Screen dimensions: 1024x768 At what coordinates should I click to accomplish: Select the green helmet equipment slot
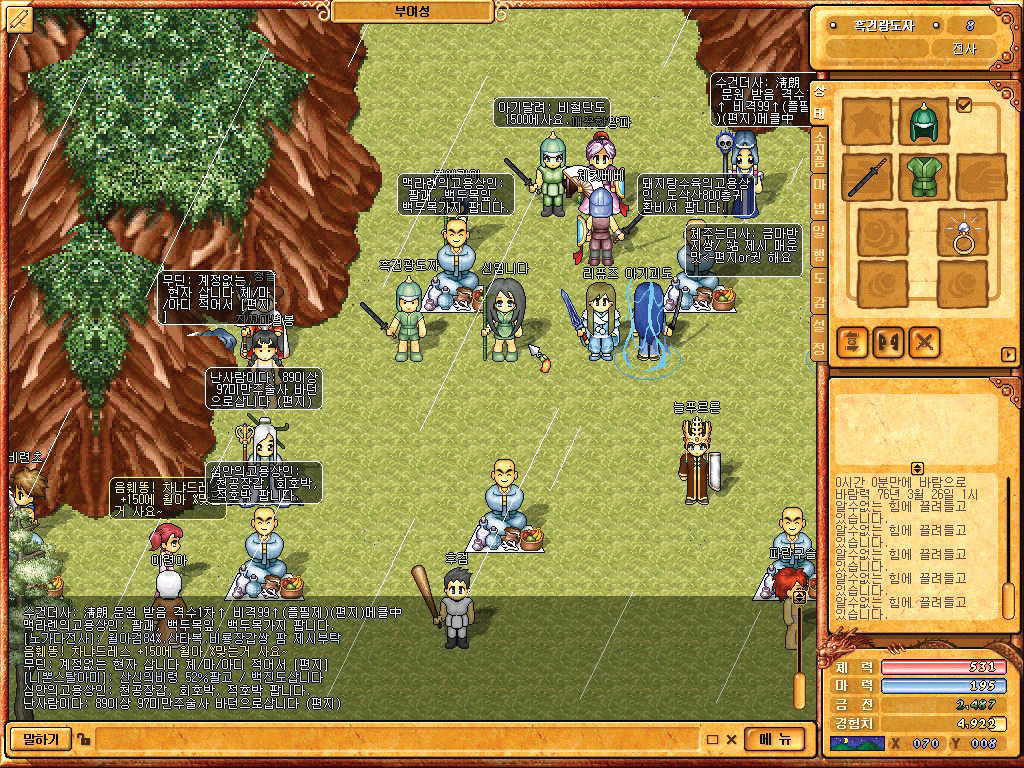pos(922,122)
